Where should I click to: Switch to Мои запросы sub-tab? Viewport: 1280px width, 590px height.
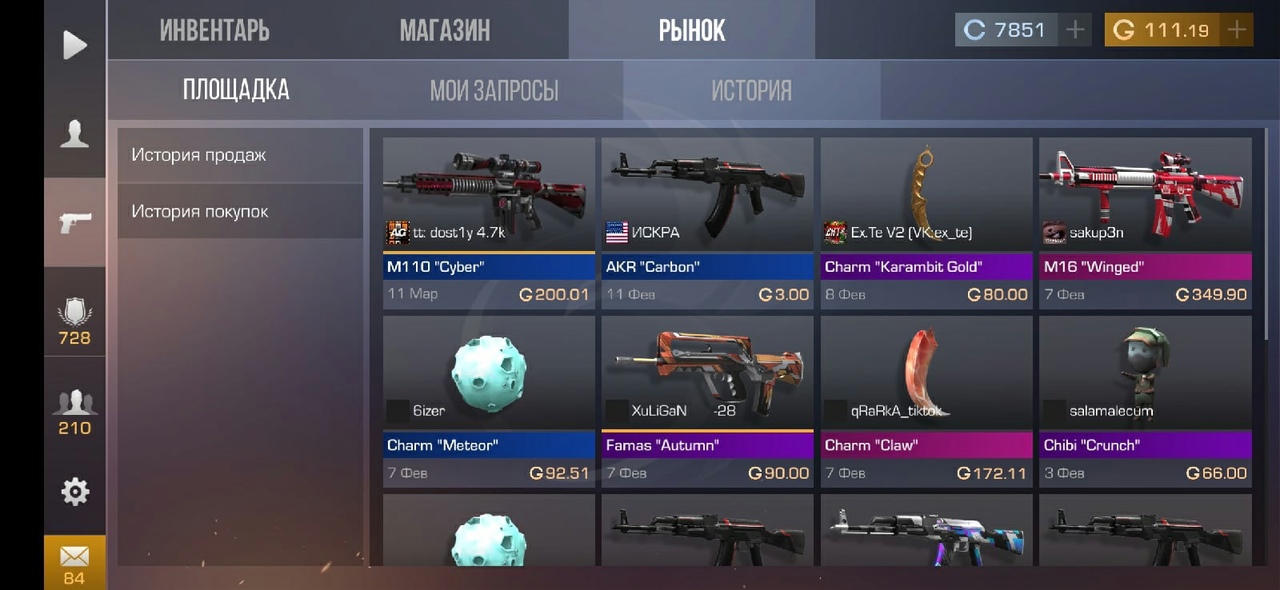coord(494,91)
